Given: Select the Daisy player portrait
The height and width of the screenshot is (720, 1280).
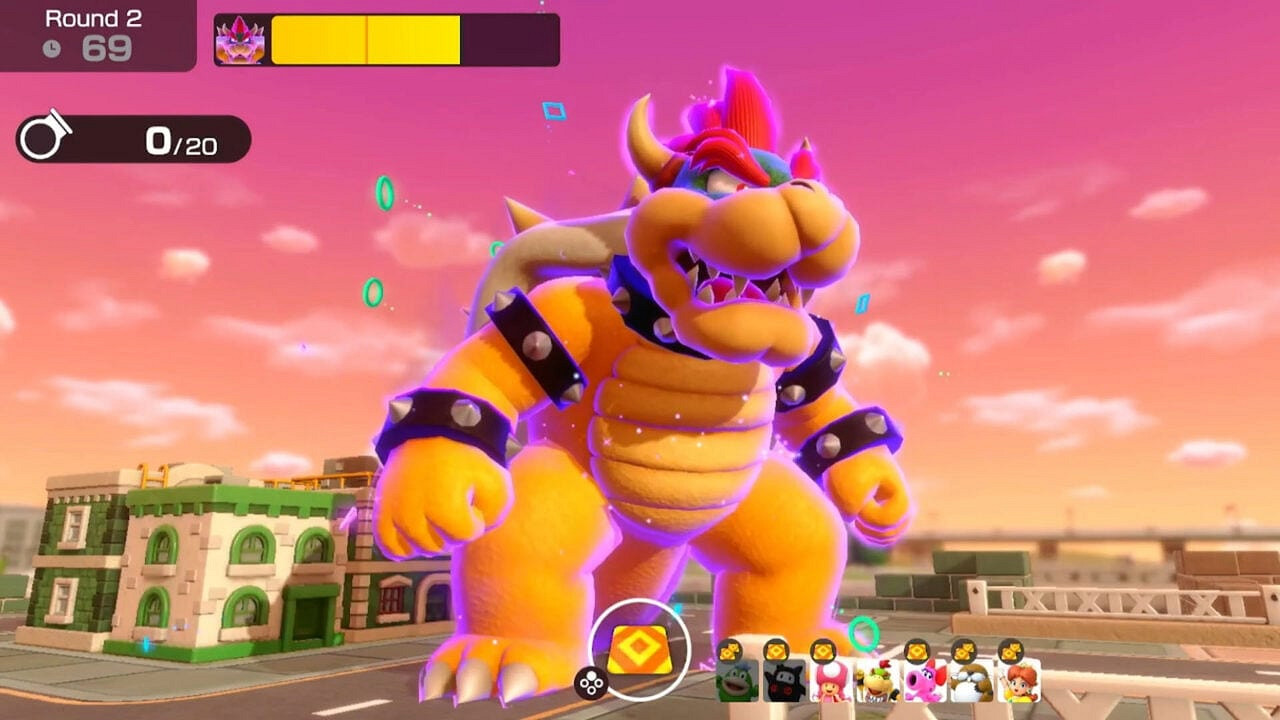Looking at the screenshot, I should click(1018, 680).
